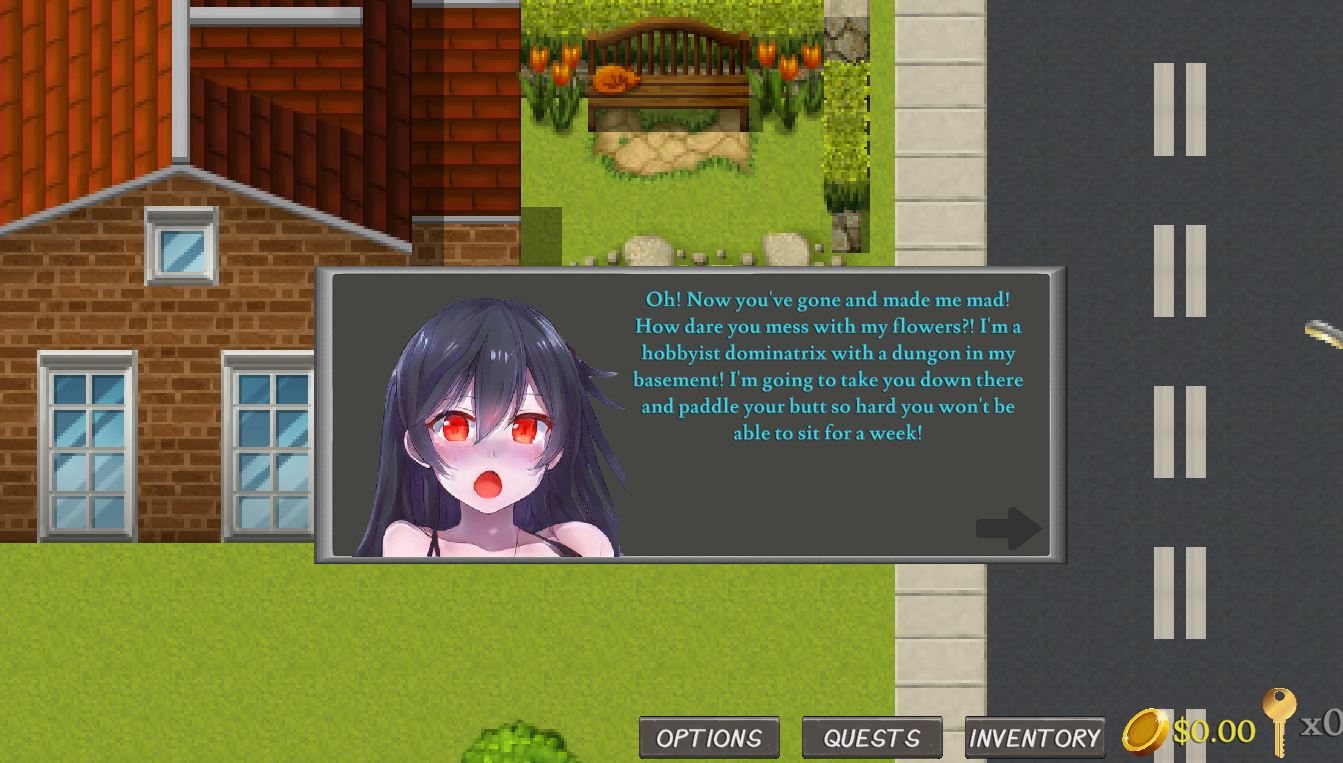
Task: Open the Inventory panel
Action: 1034,738
